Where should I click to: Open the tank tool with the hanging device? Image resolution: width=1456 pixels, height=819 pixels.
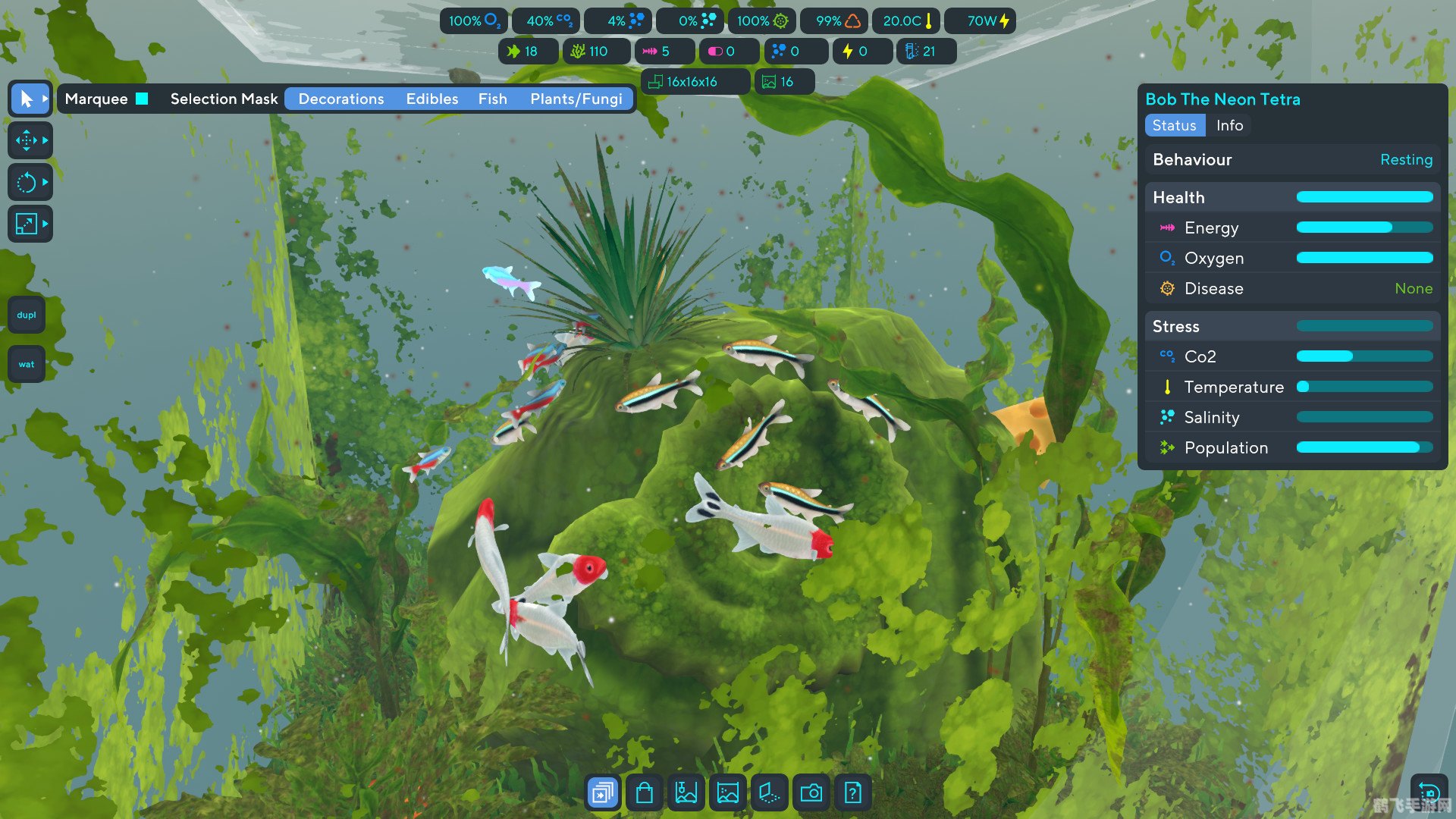point(686,793)
